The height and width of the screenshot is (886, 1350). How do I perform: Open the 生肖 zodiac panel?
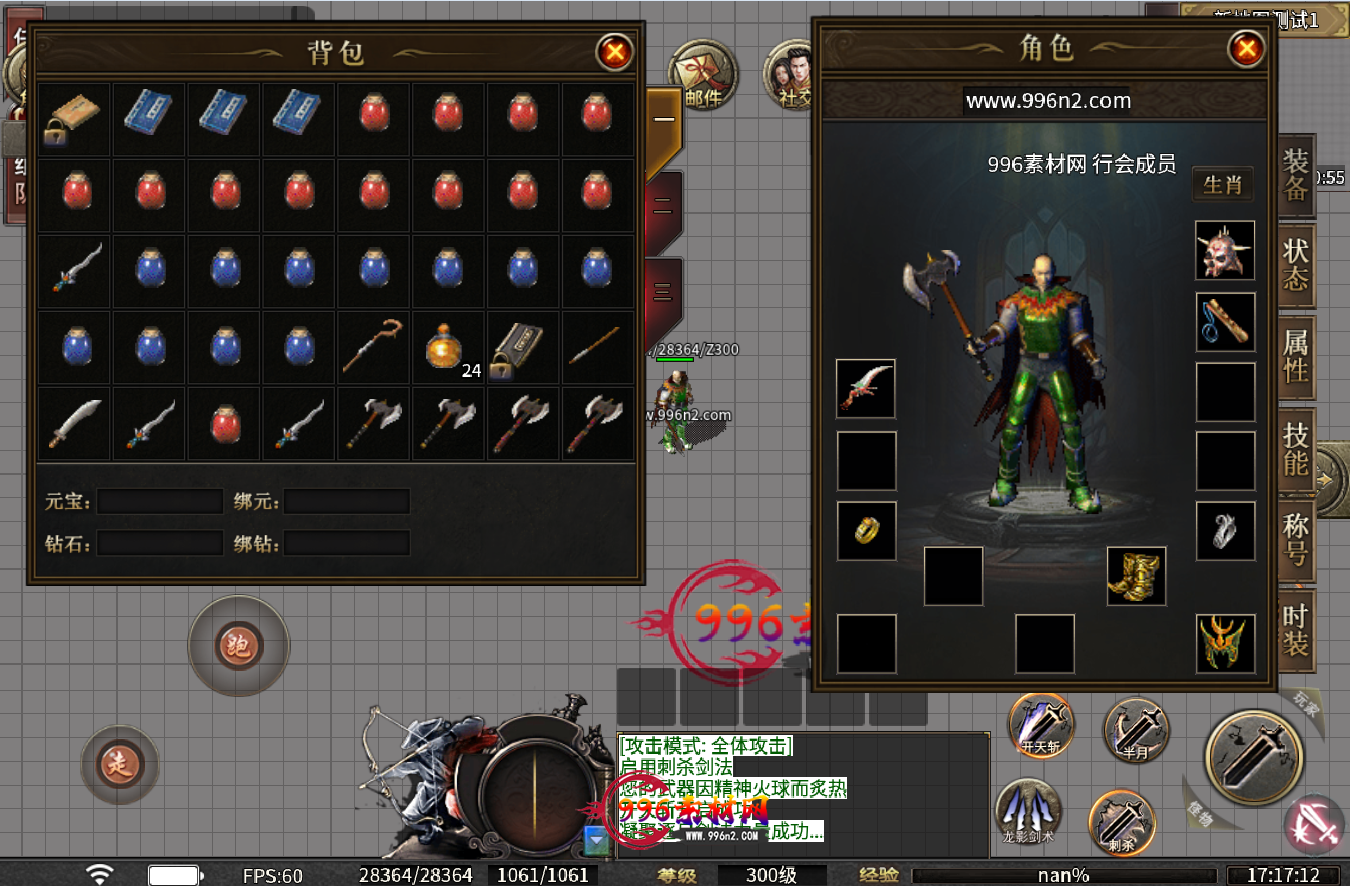(x=1222, y=185)
